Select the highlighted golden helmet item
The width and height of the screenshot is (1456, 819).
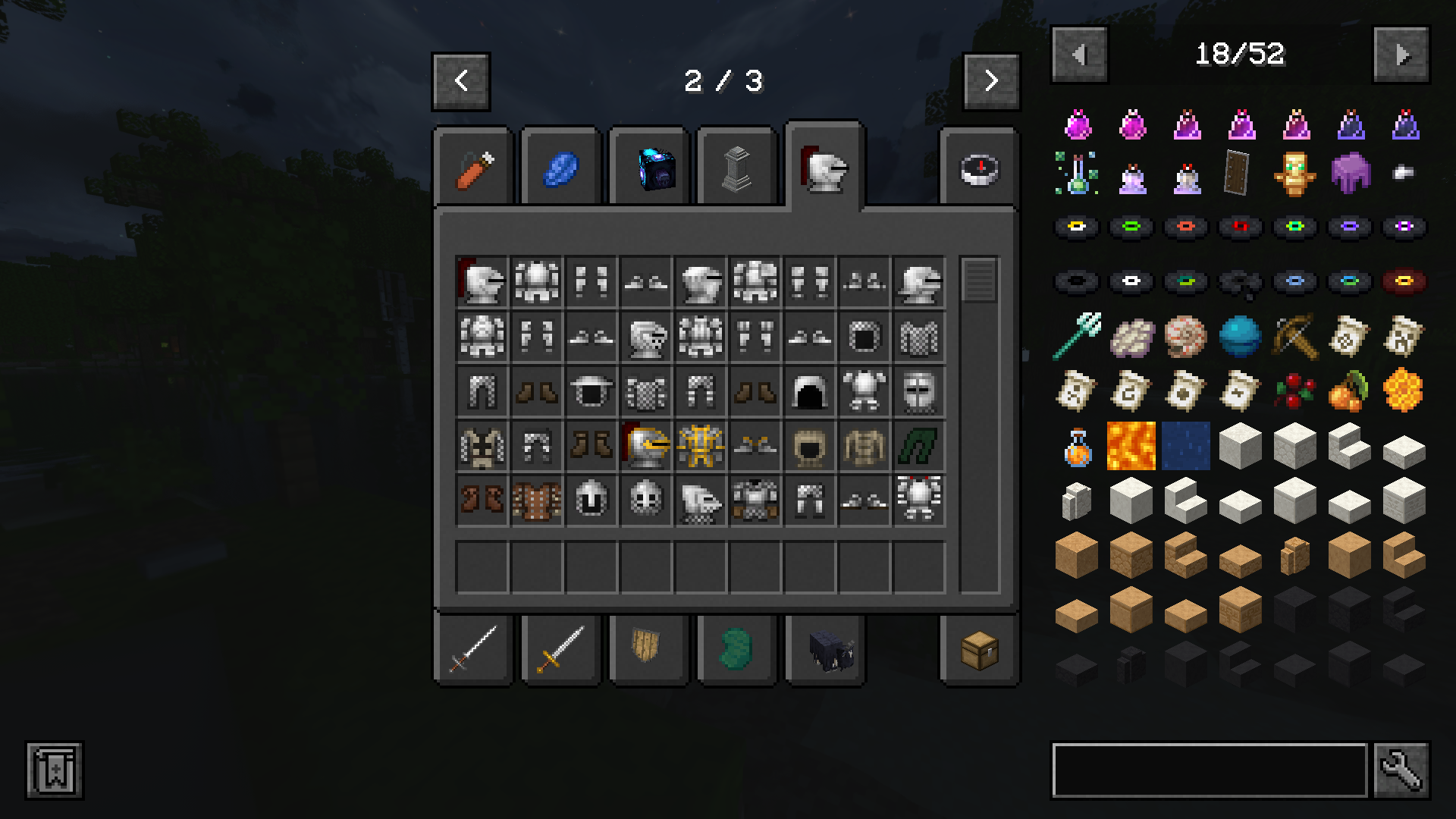647,445
